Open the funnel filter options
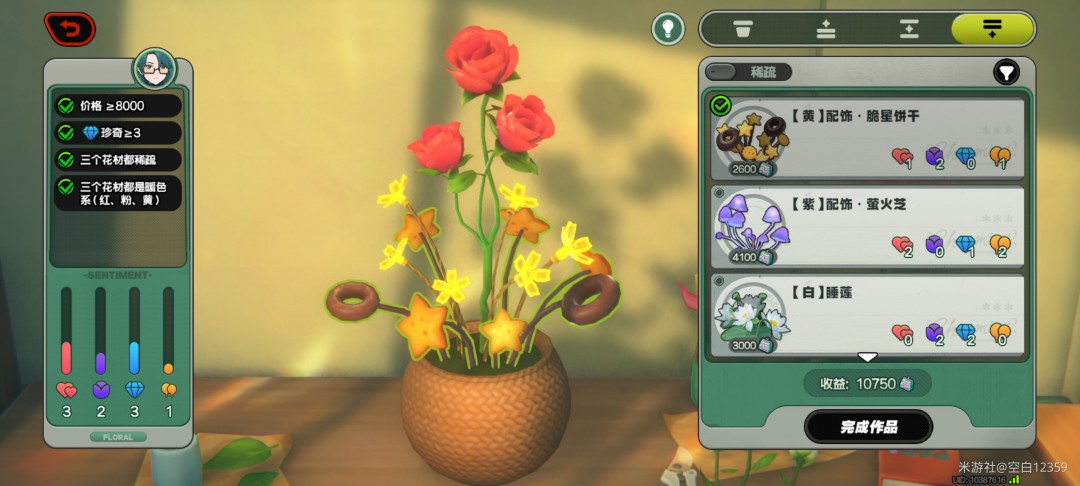1080x486 pixels. [1006, 72]
